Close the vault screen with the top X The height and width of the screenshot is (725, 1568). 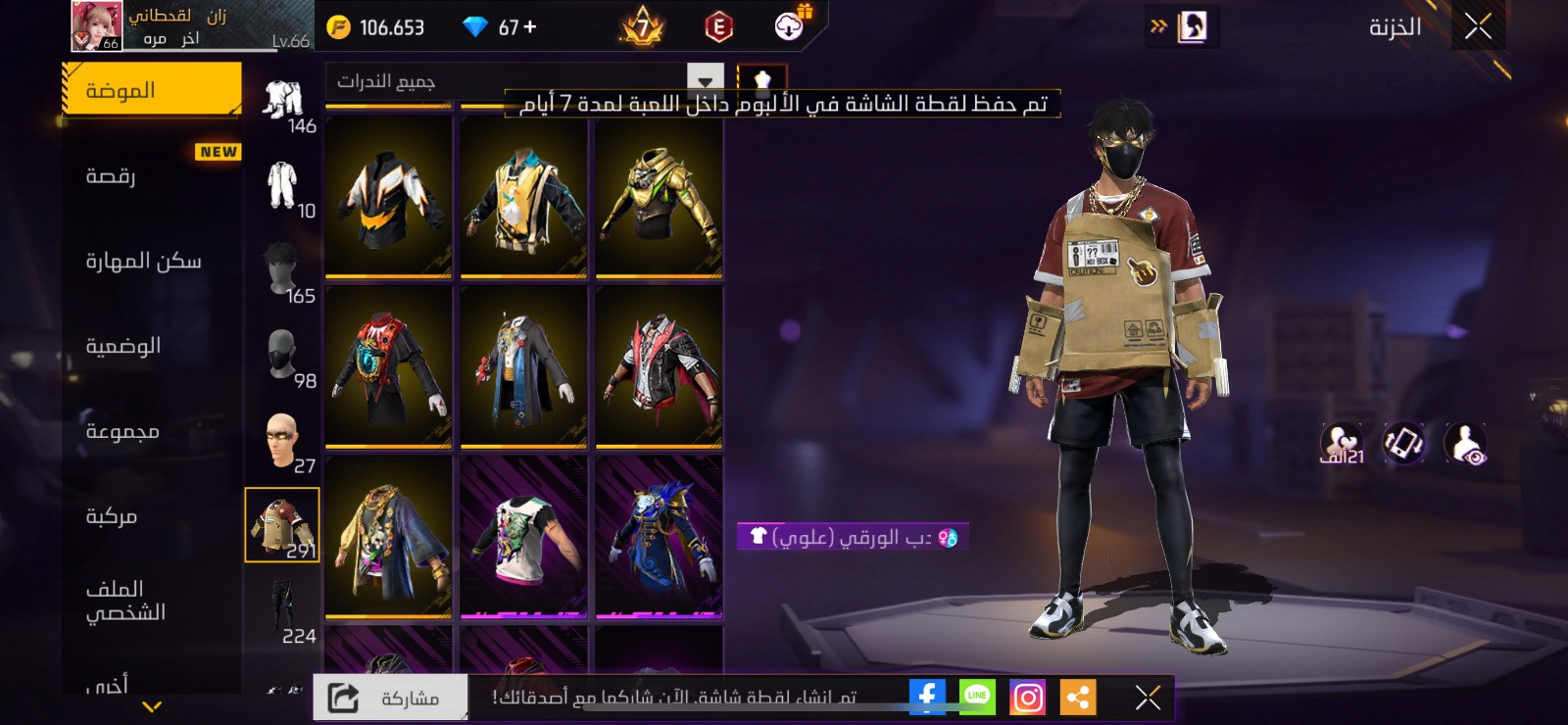[1478, 26]
